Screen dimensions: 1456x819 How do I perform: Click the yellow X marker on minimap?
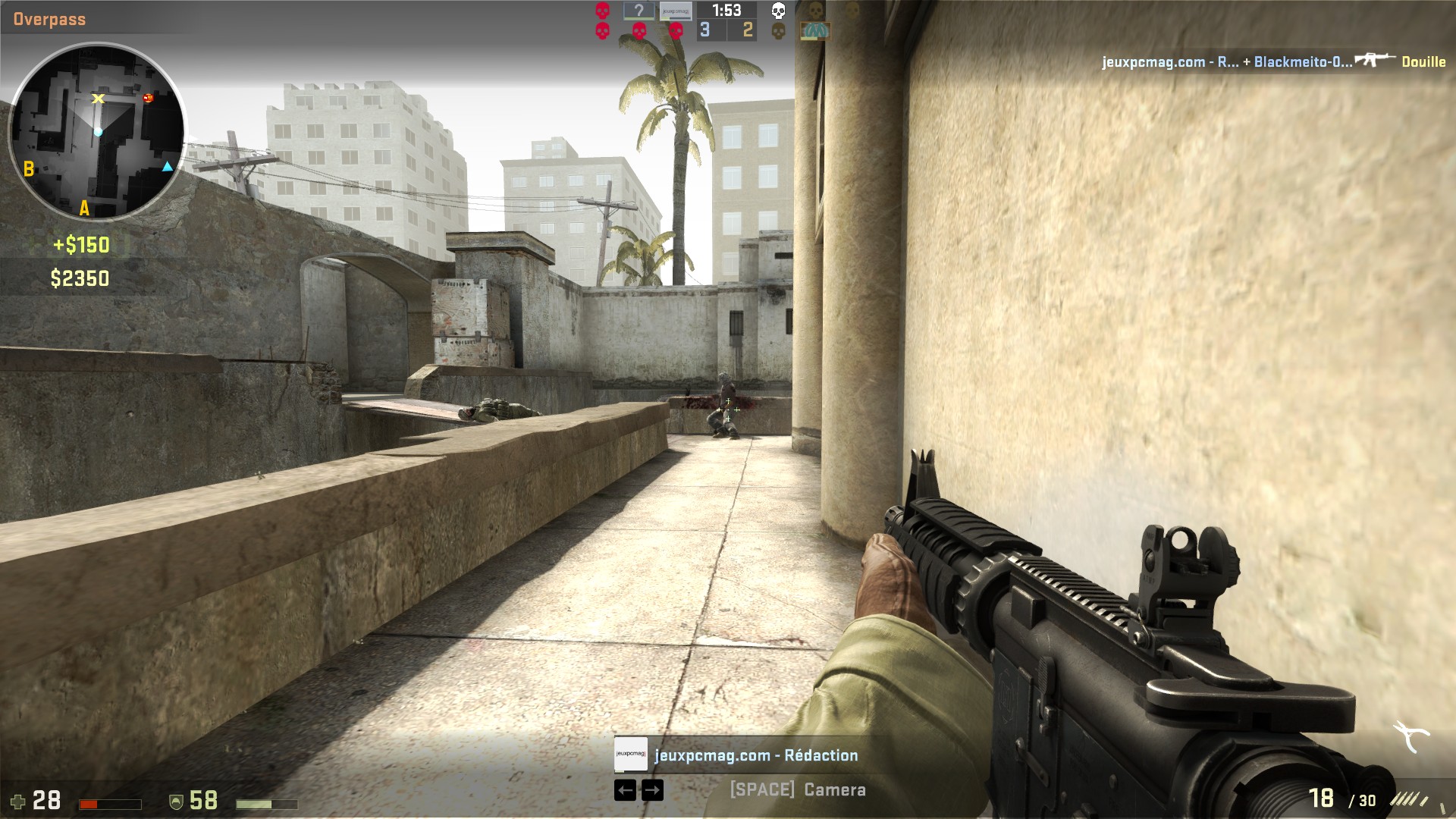click(98, 99)
